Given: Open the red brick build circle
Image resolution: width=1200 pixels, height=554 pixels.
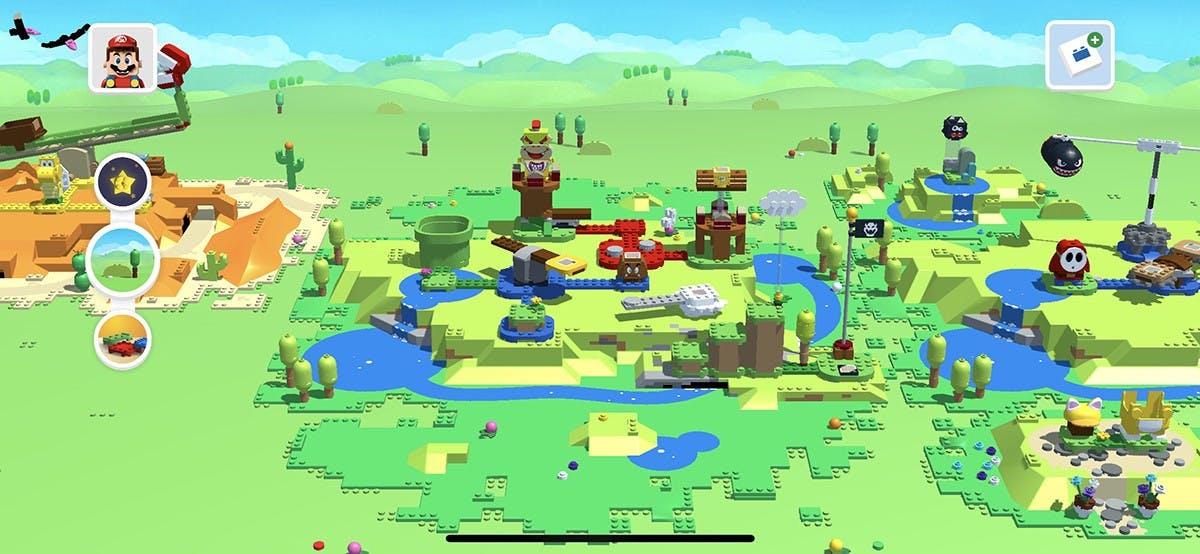Looking at the screenshot, I should pyautogui.click(x=123, y=340).
